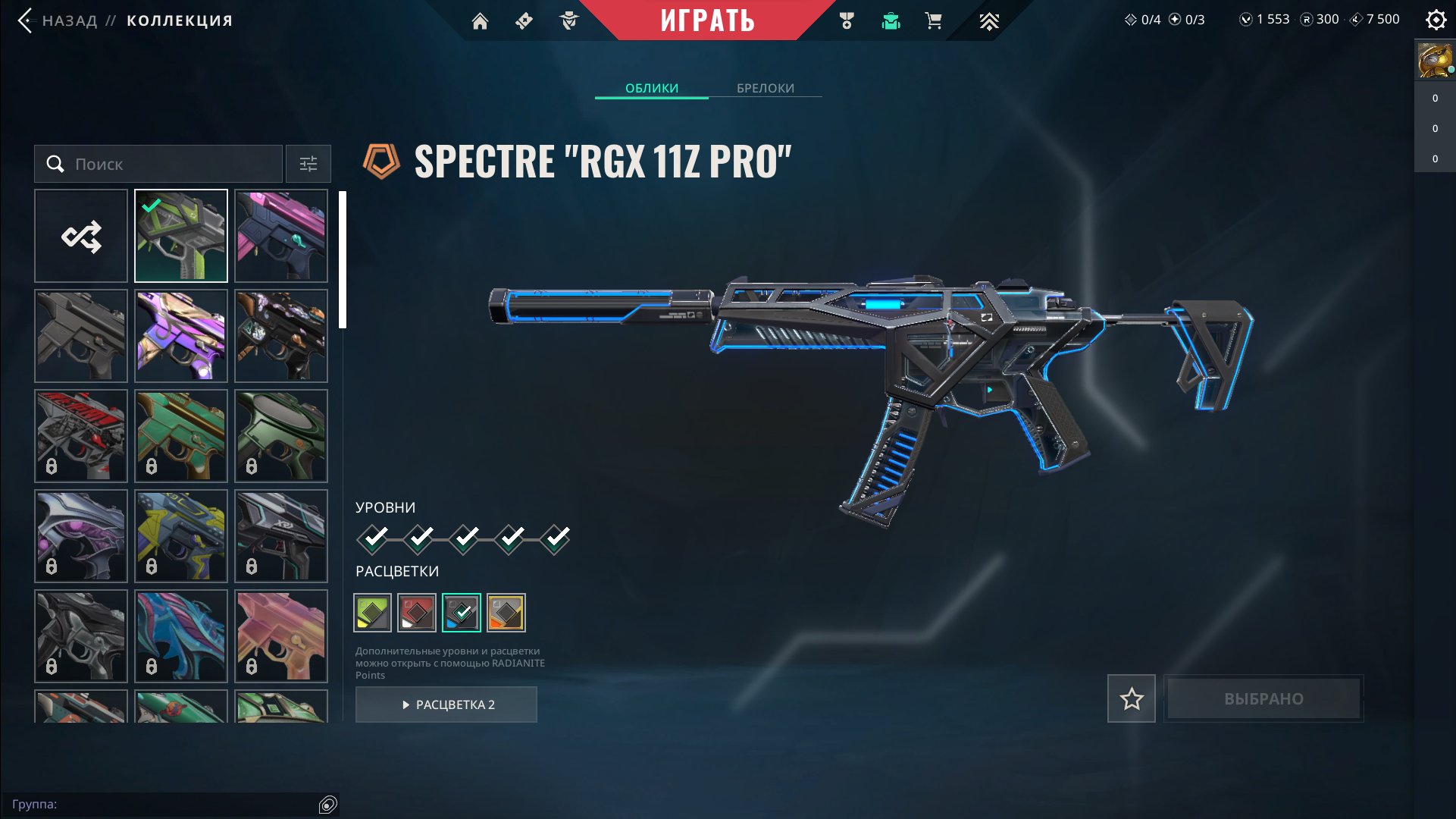Screen dimensions: 1456x819
Task: Open the store shopping cart icon
Action: 934,21
